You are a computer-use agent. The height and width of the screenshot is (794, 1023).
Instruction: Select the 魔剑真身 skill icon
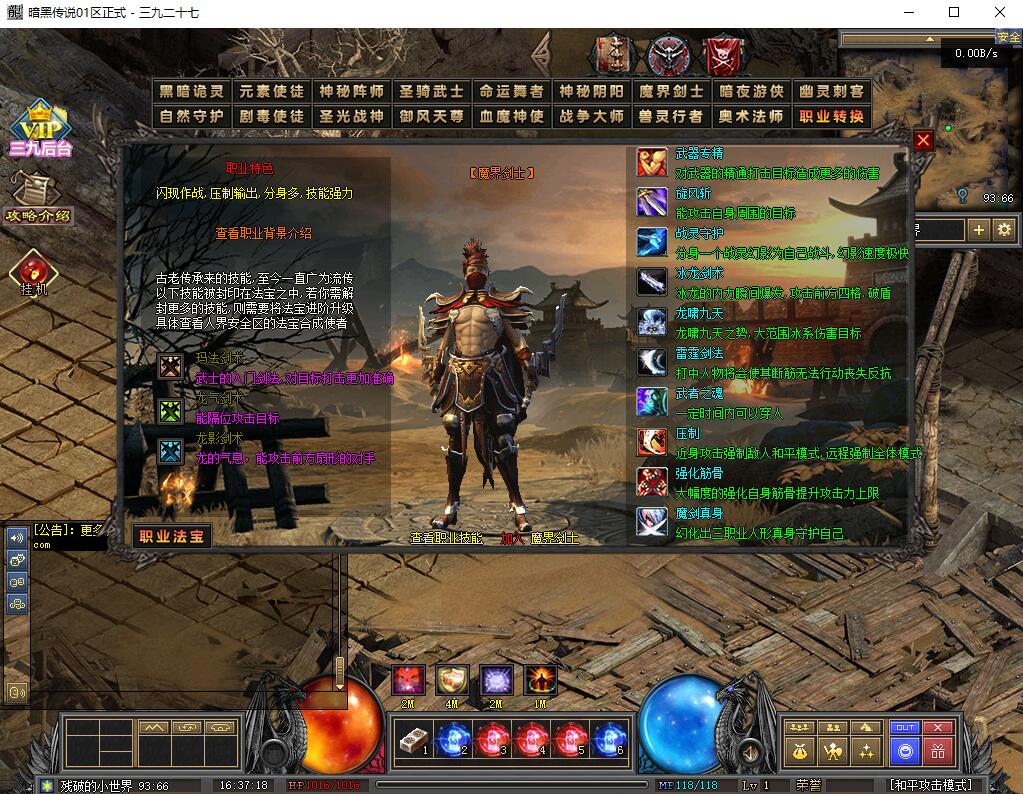click(652, 522)
